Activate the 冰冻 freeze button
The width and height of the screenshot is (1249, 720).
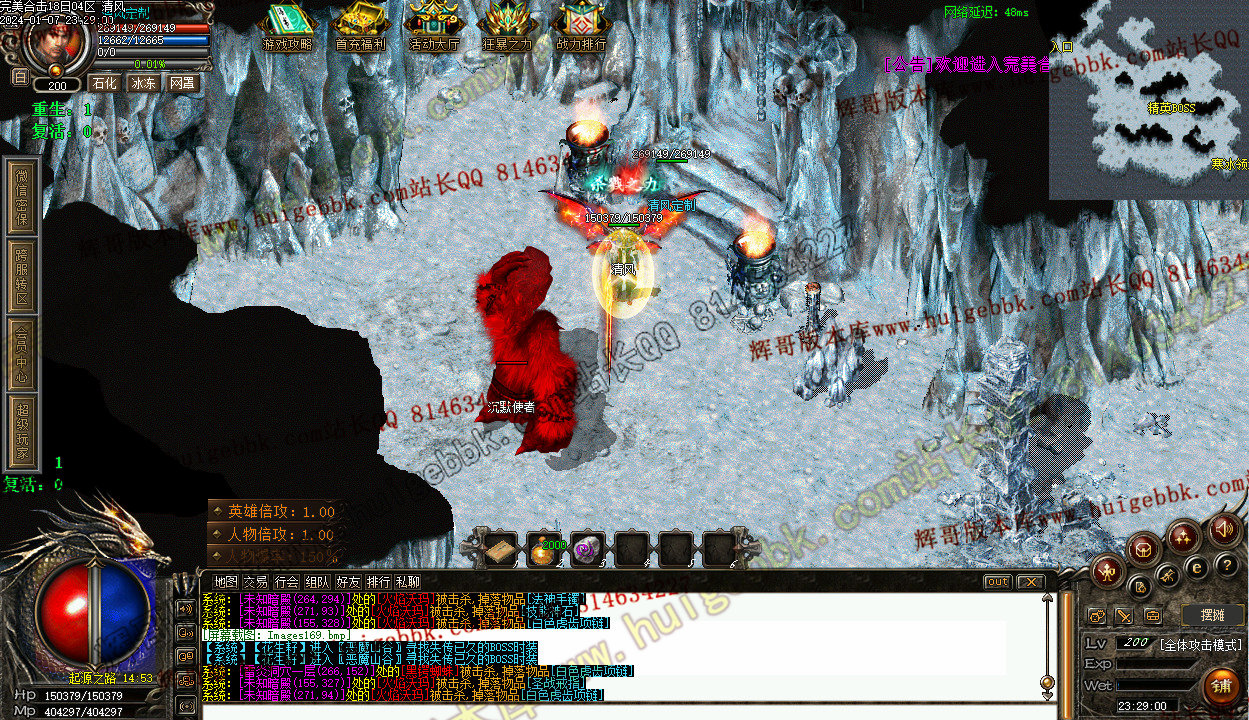(143, 83)
